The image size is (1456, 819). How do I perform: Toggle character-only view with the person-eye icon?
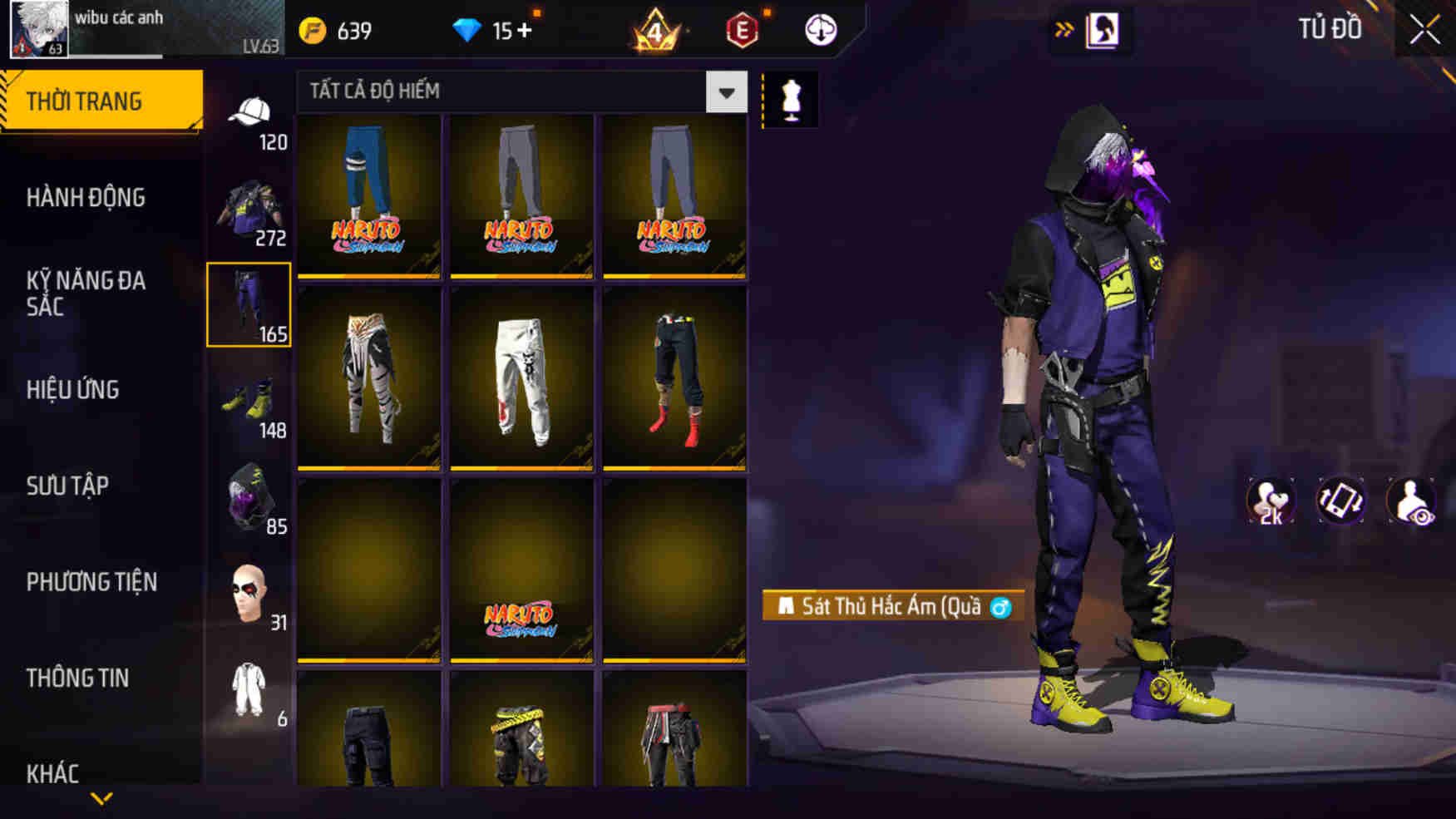[x=1411, y=499]
